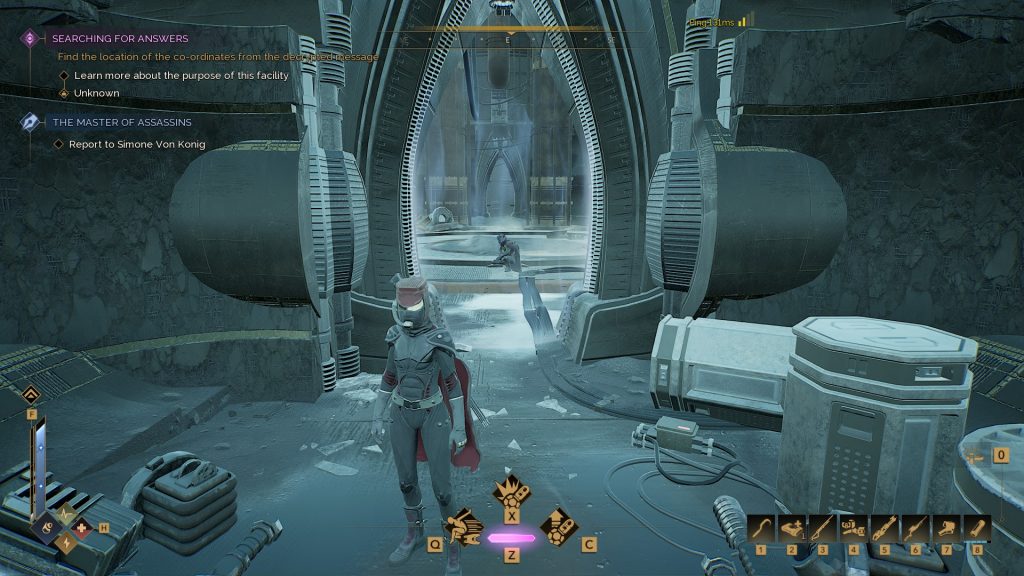Select the rifle in hotbar slot 6
Screen dimensions: 1024x576
[x=915, y=529]
